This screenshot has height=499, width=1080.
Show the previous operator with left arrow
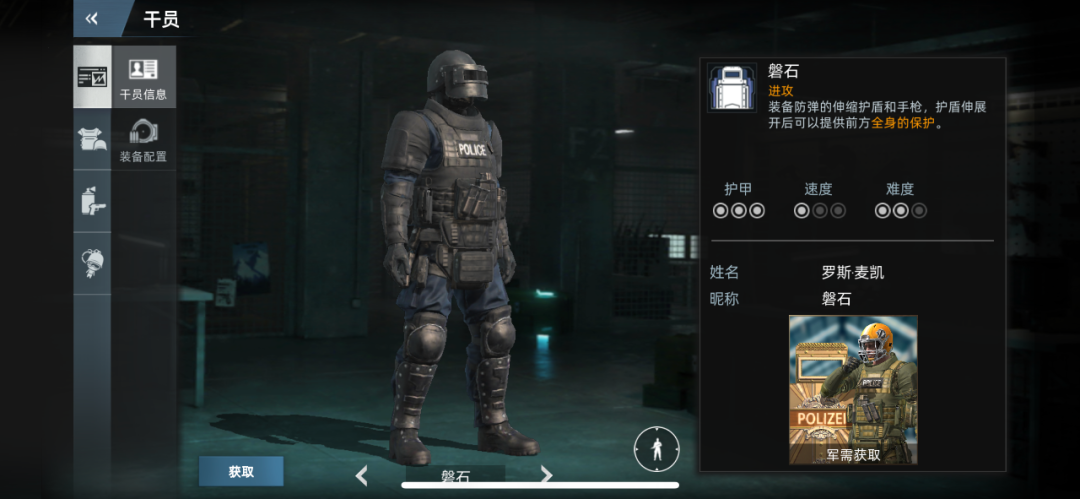pos(362,476)
